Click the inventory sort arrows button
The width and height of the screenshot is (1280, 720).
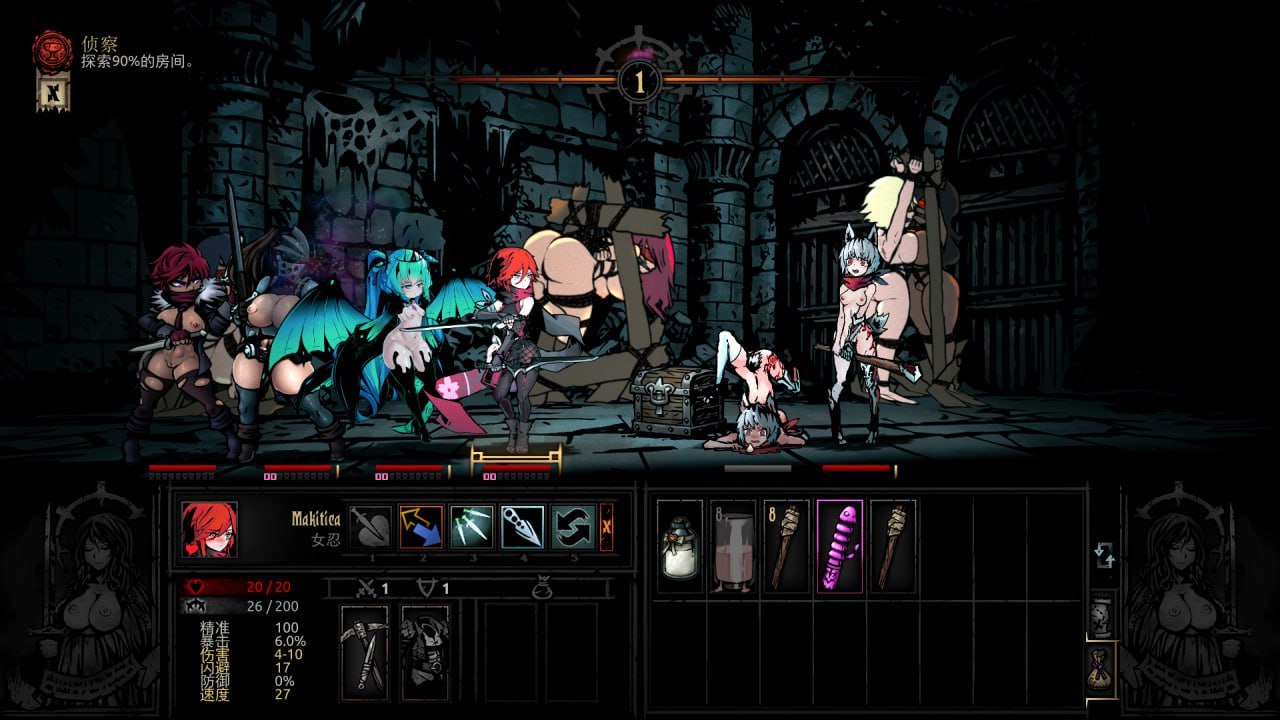click(1104, 556)
